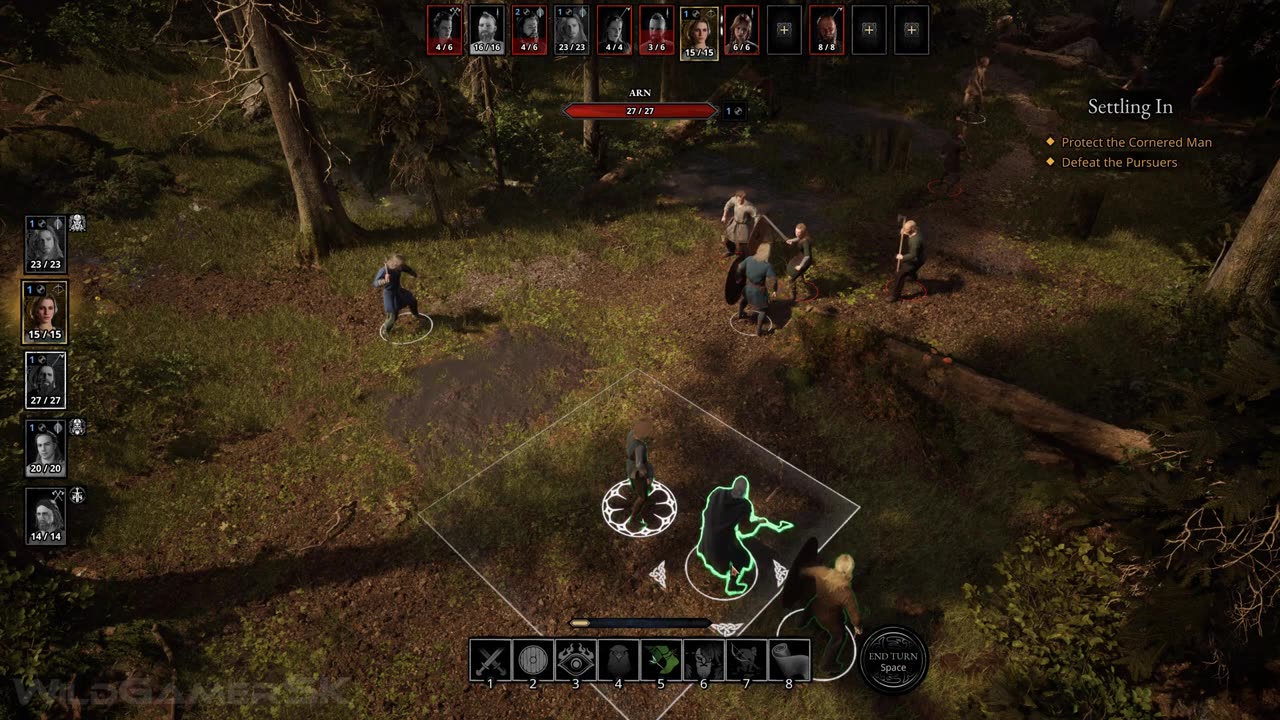Click turn-order enemy portrait showing 4/4 health
The width and height of the screenshot is (1280, 720).
tap(614, 30)
